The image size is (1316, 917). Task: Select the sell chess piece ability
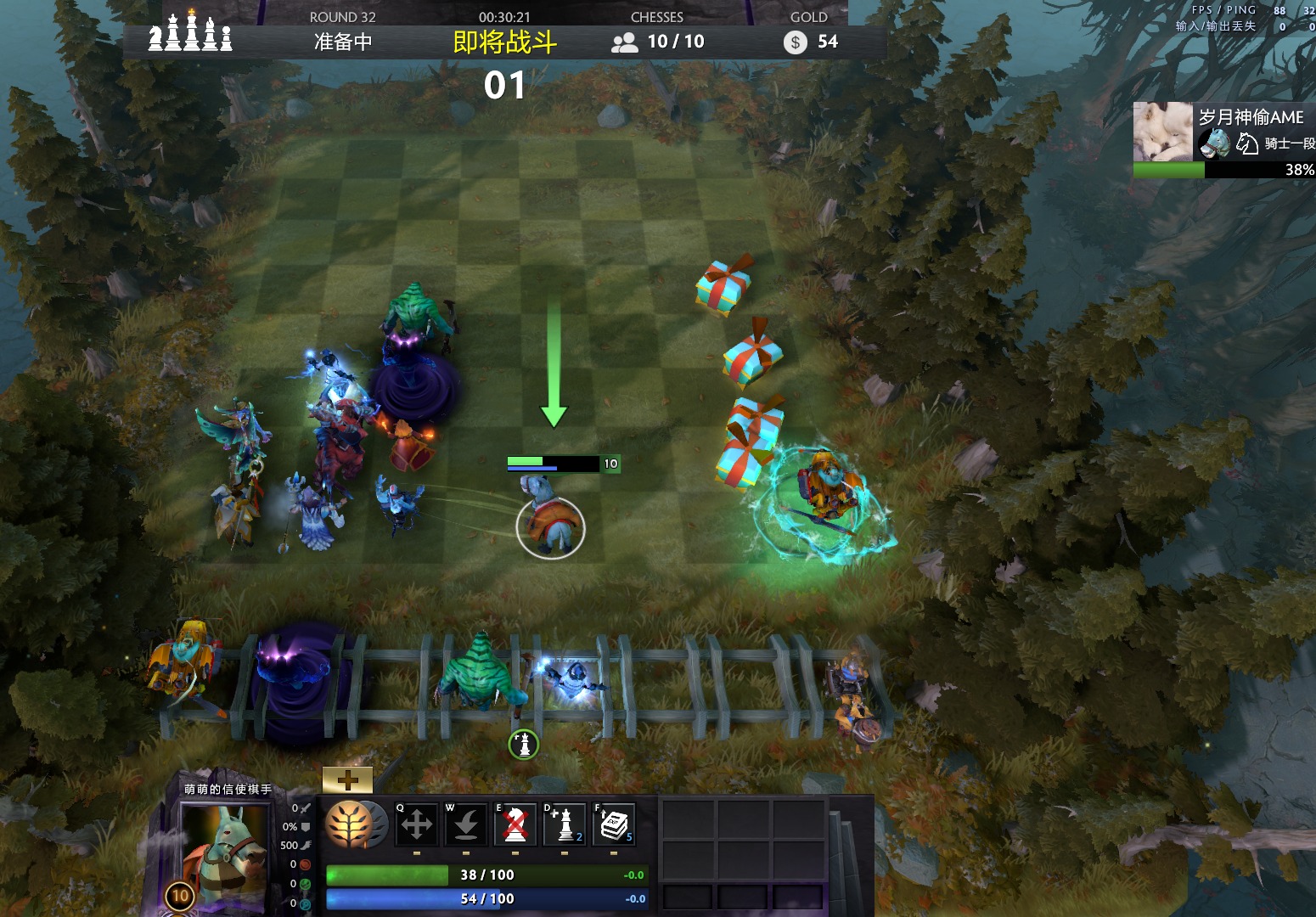[x=515, y=824]
